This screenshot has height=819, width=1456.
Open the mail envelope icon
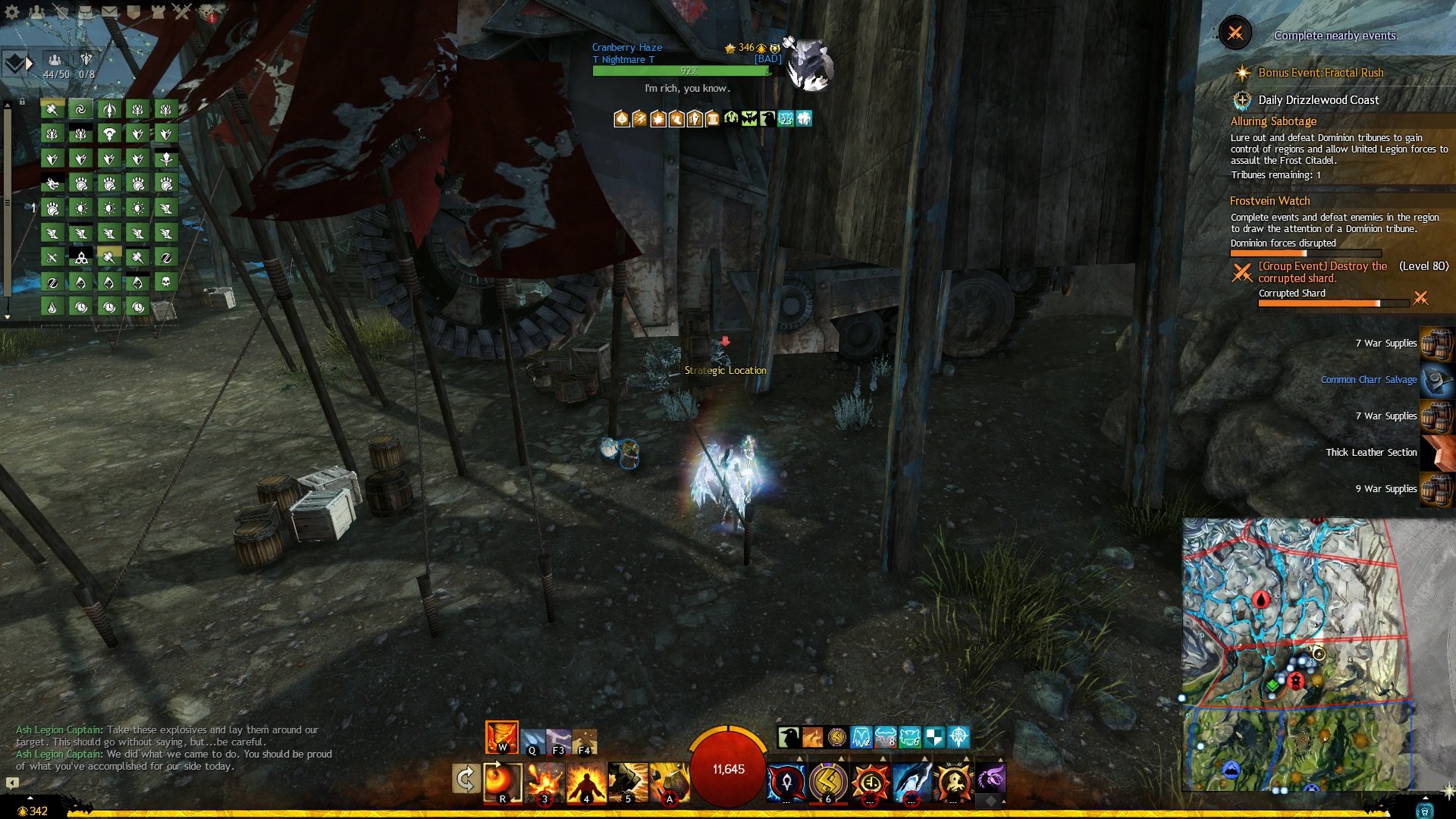109,11
